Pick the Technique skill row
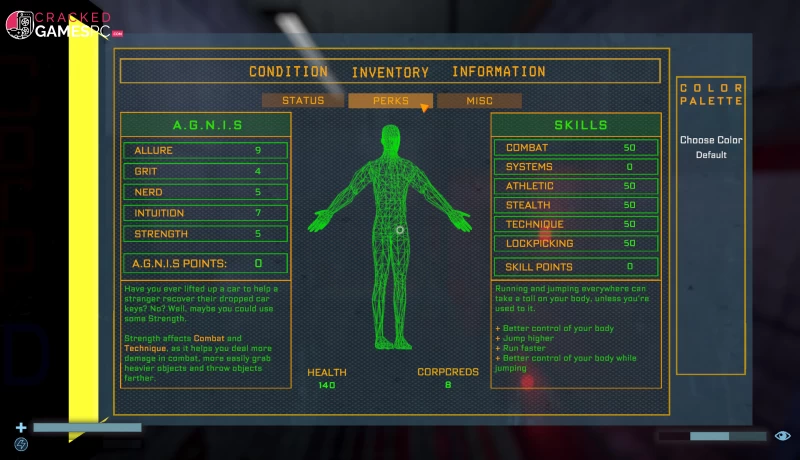800x460 pixels. point(575,224)
